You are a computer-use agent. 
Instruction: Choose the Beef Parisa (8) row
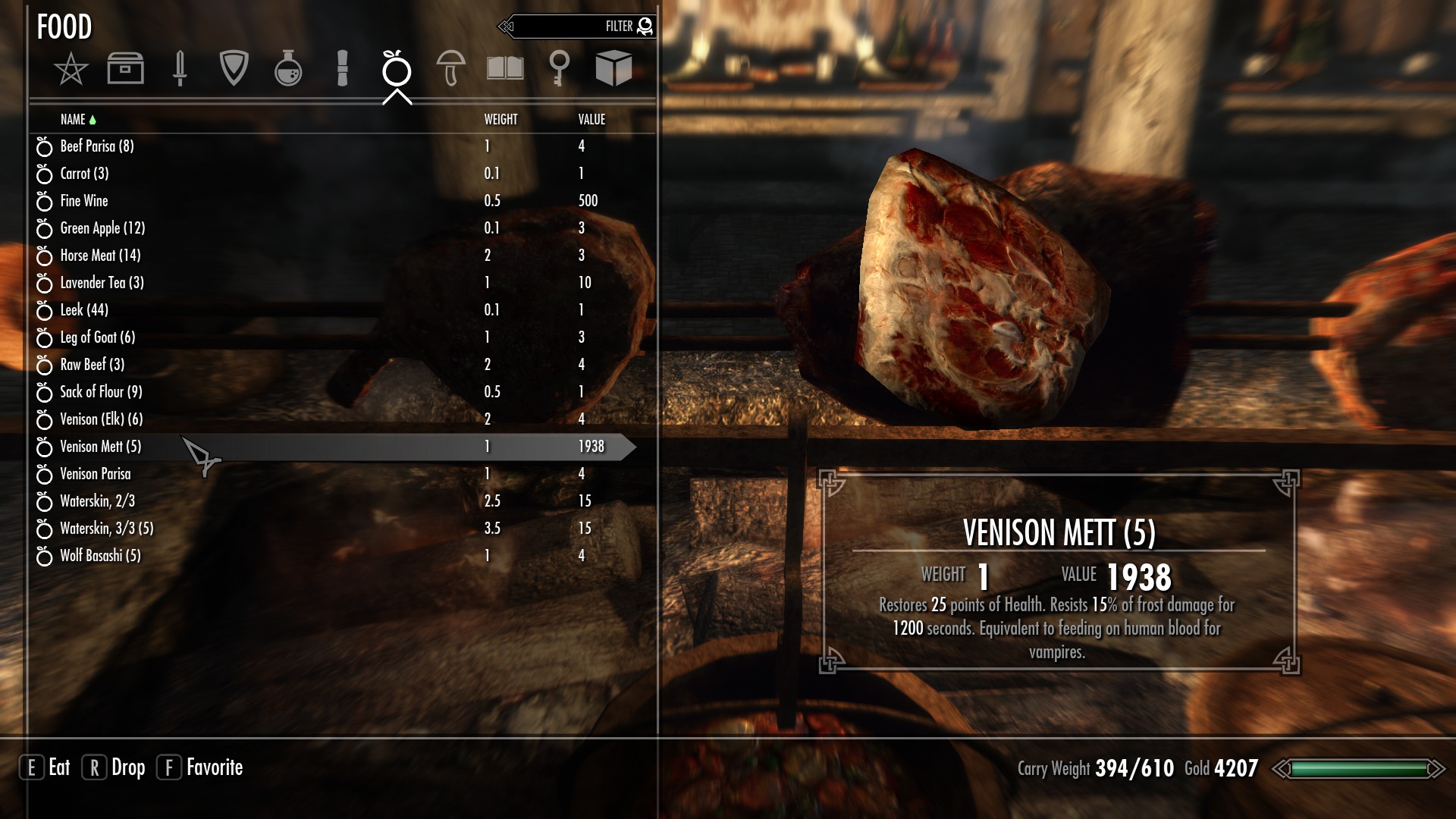(97, 146)
